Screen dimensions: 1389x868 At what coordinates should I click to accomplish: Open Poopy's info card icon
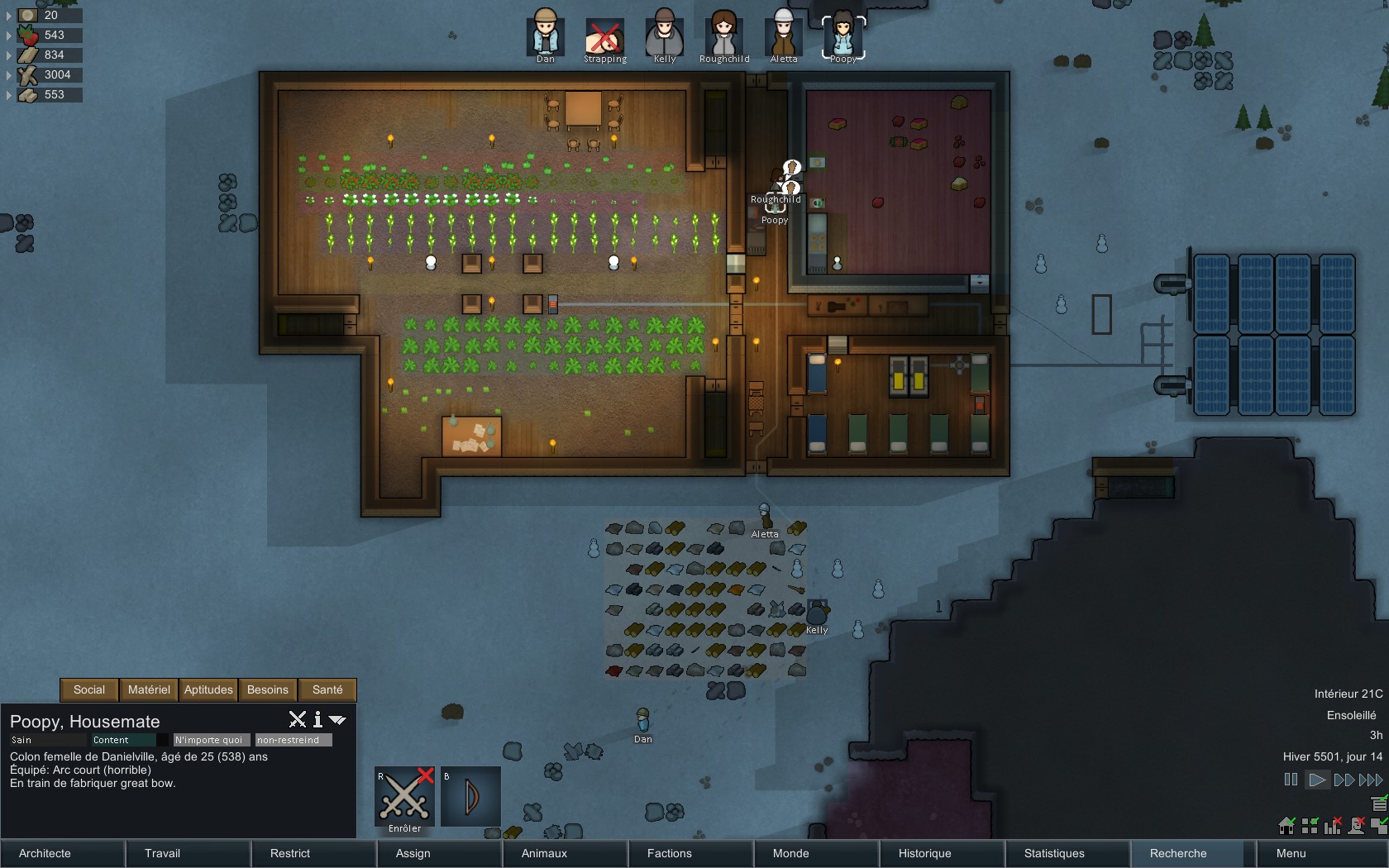point(317,720)
